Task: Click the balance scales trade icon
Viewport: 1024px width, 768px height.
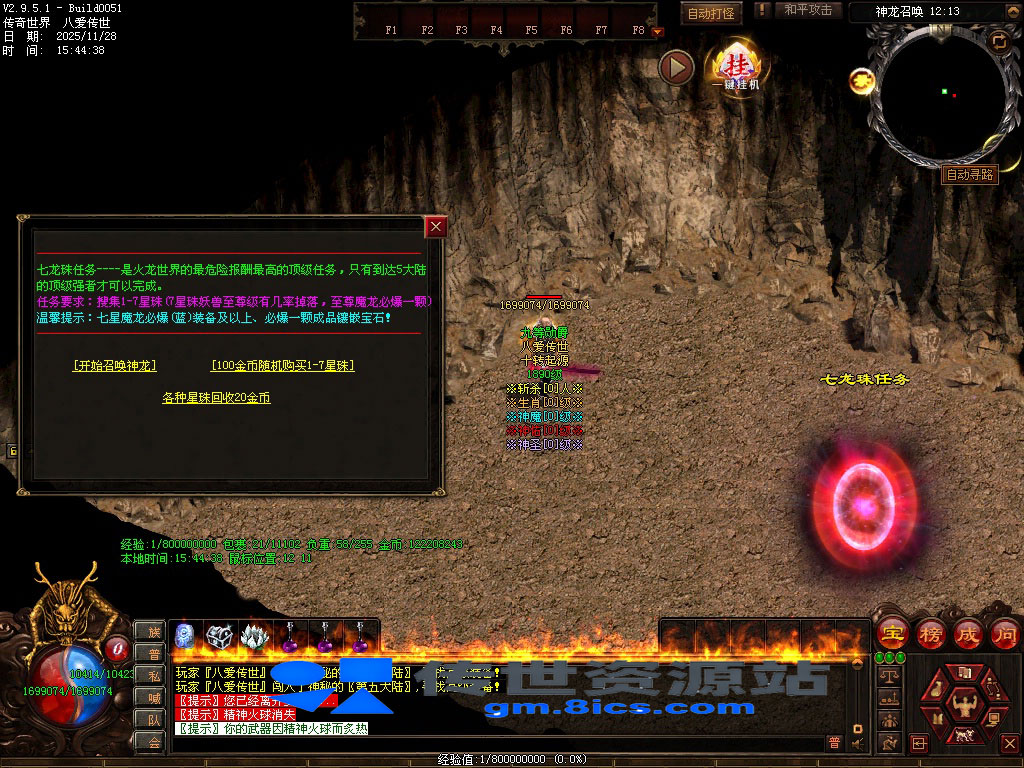Action: (886, 675)
